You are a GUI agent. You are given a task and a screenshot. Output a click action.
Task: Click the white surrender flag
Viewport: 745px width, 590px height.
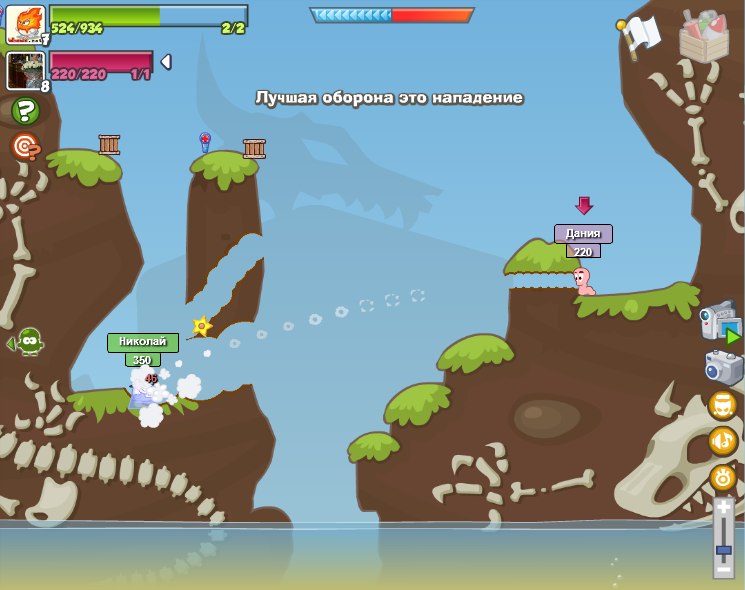click(x=641, y=32)
